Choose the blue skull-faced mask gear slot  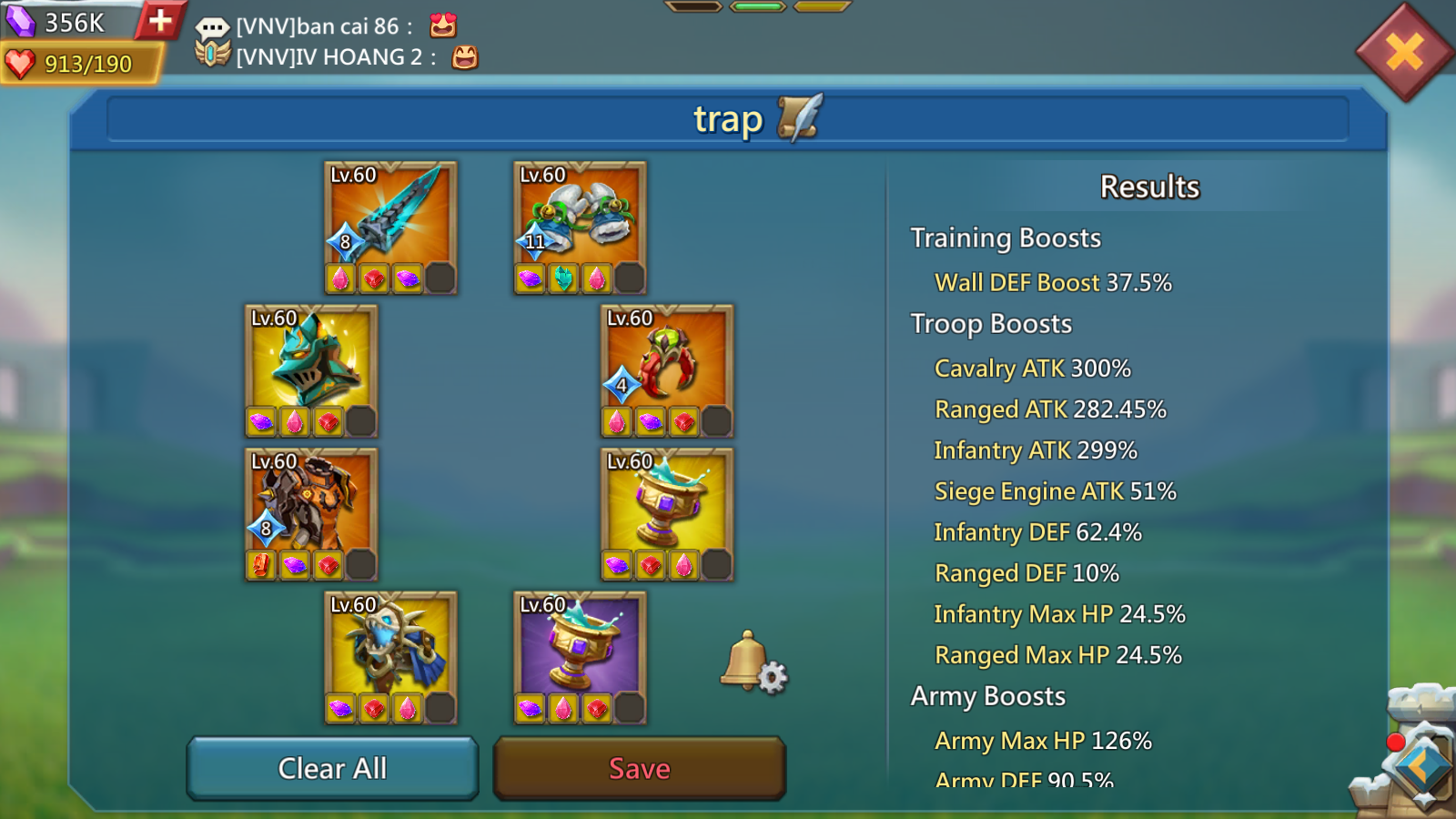tap(390, 646)
